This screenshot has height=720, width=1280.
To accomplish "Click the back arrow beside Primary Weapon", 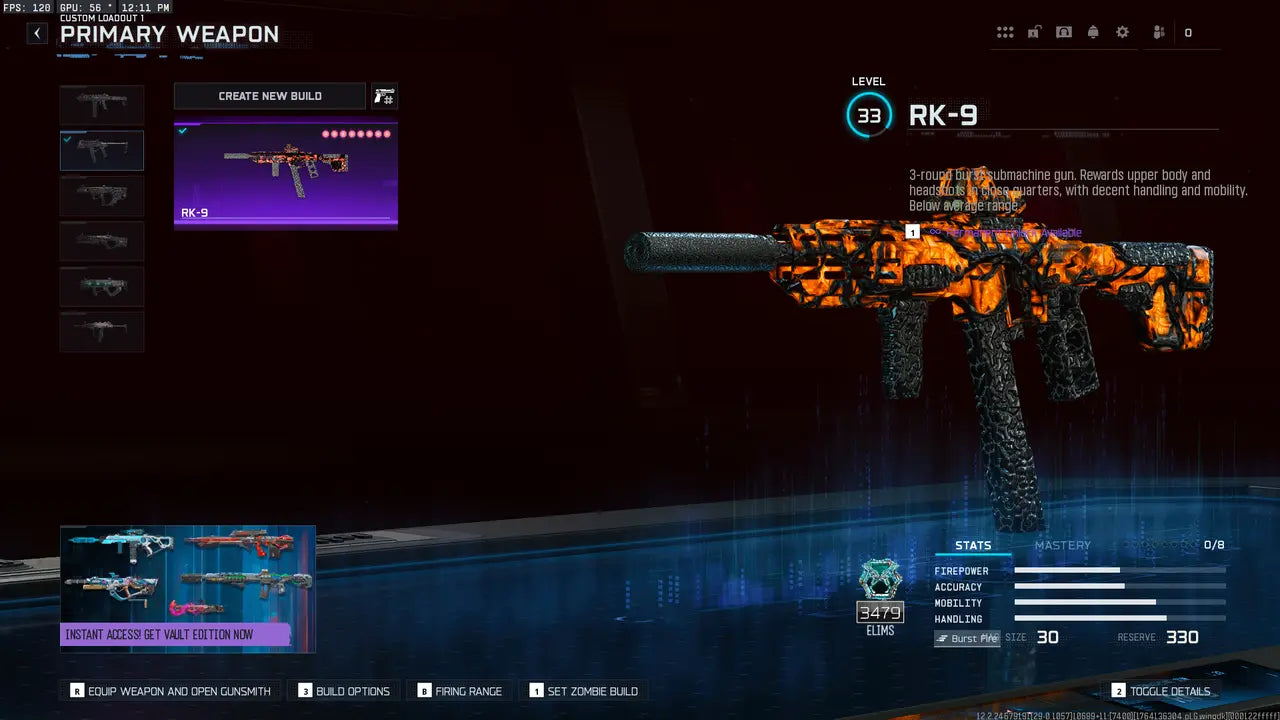I will point(36,32).
